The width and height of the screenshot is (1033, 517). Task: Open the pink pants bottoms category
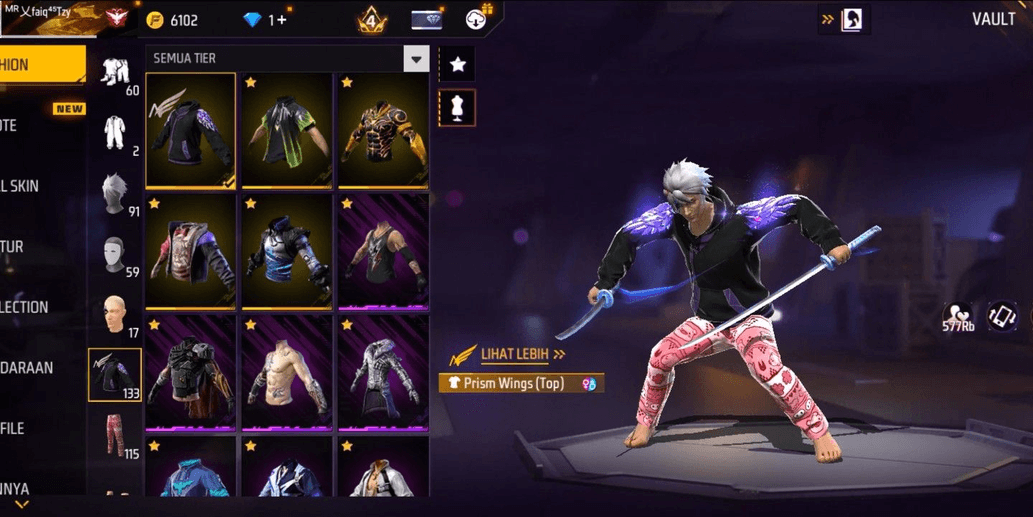click(x=115, y=436)
